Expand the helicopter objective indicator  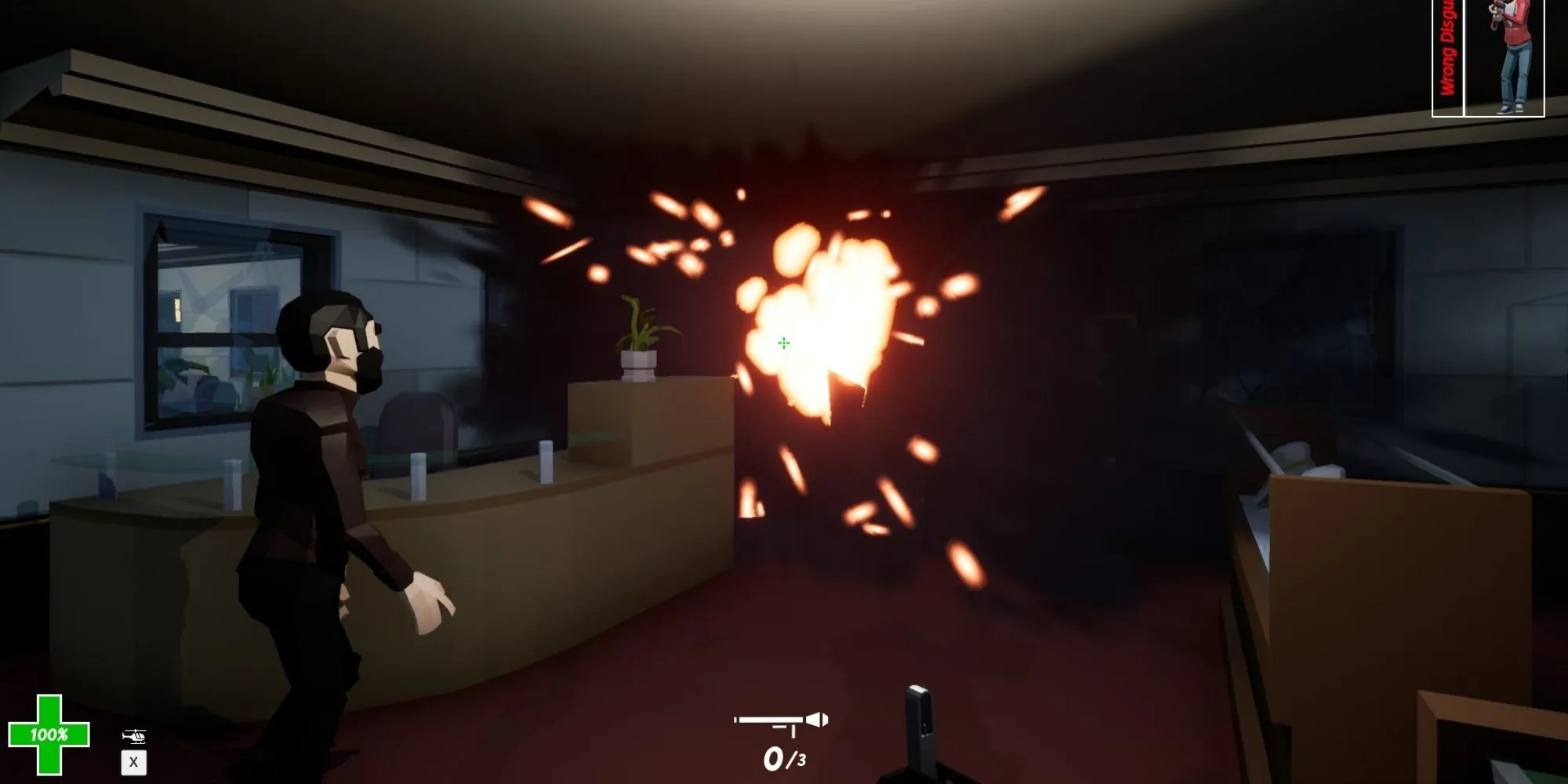tap(134, 735)
